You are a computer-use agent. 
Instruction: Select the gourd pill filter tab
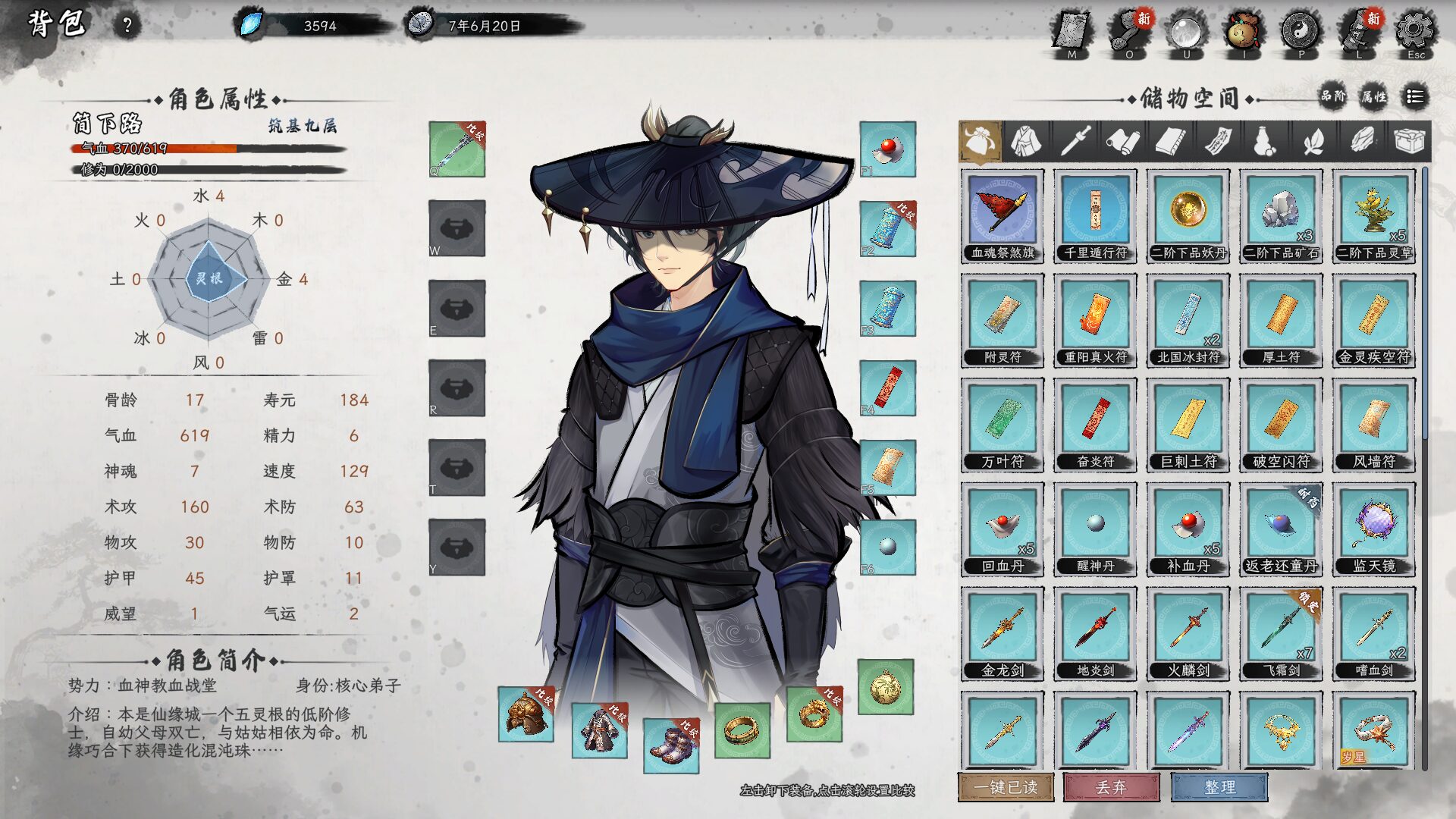click(1264, 140)
